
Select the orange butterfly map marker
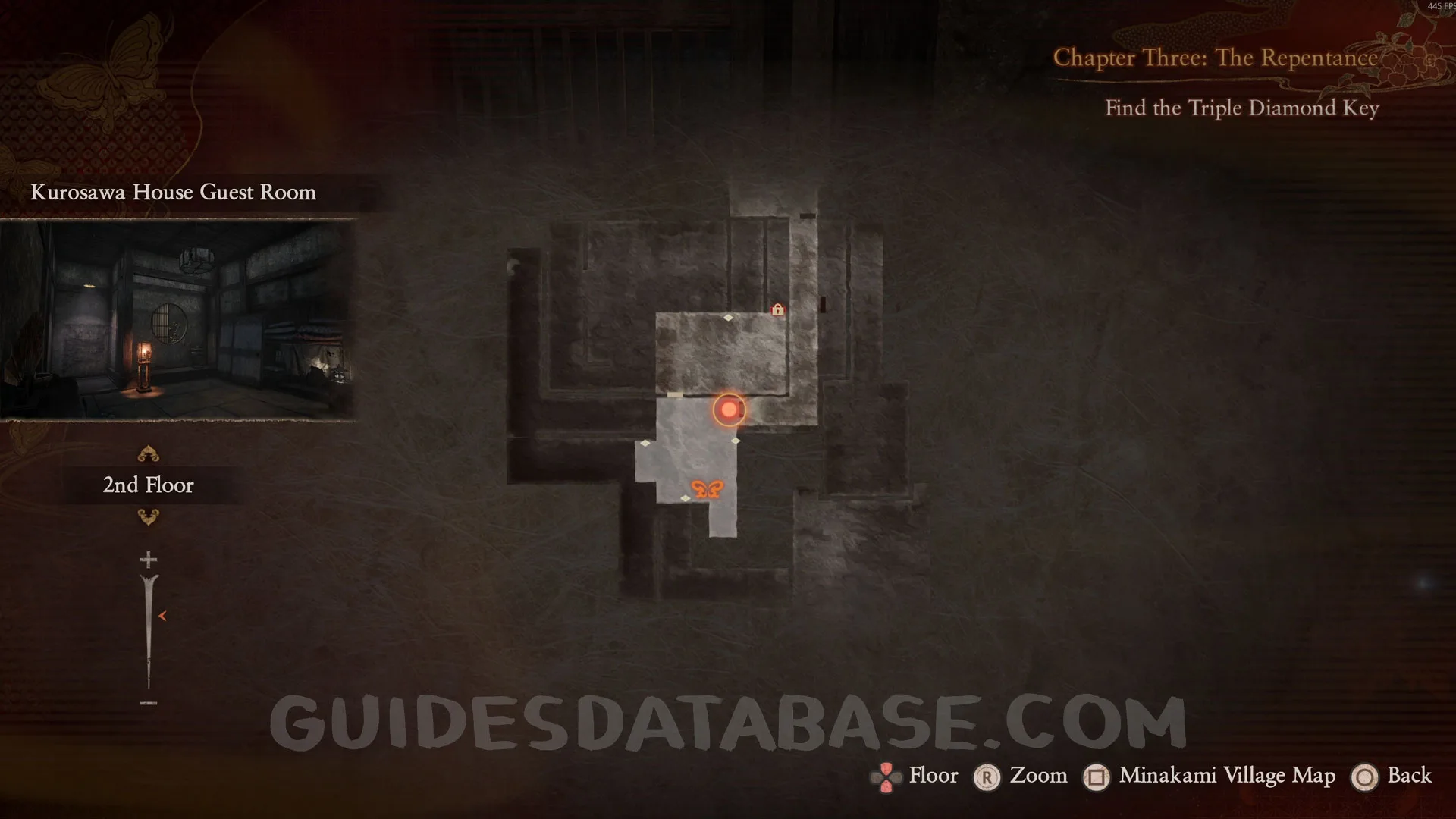tap(707, 489)
